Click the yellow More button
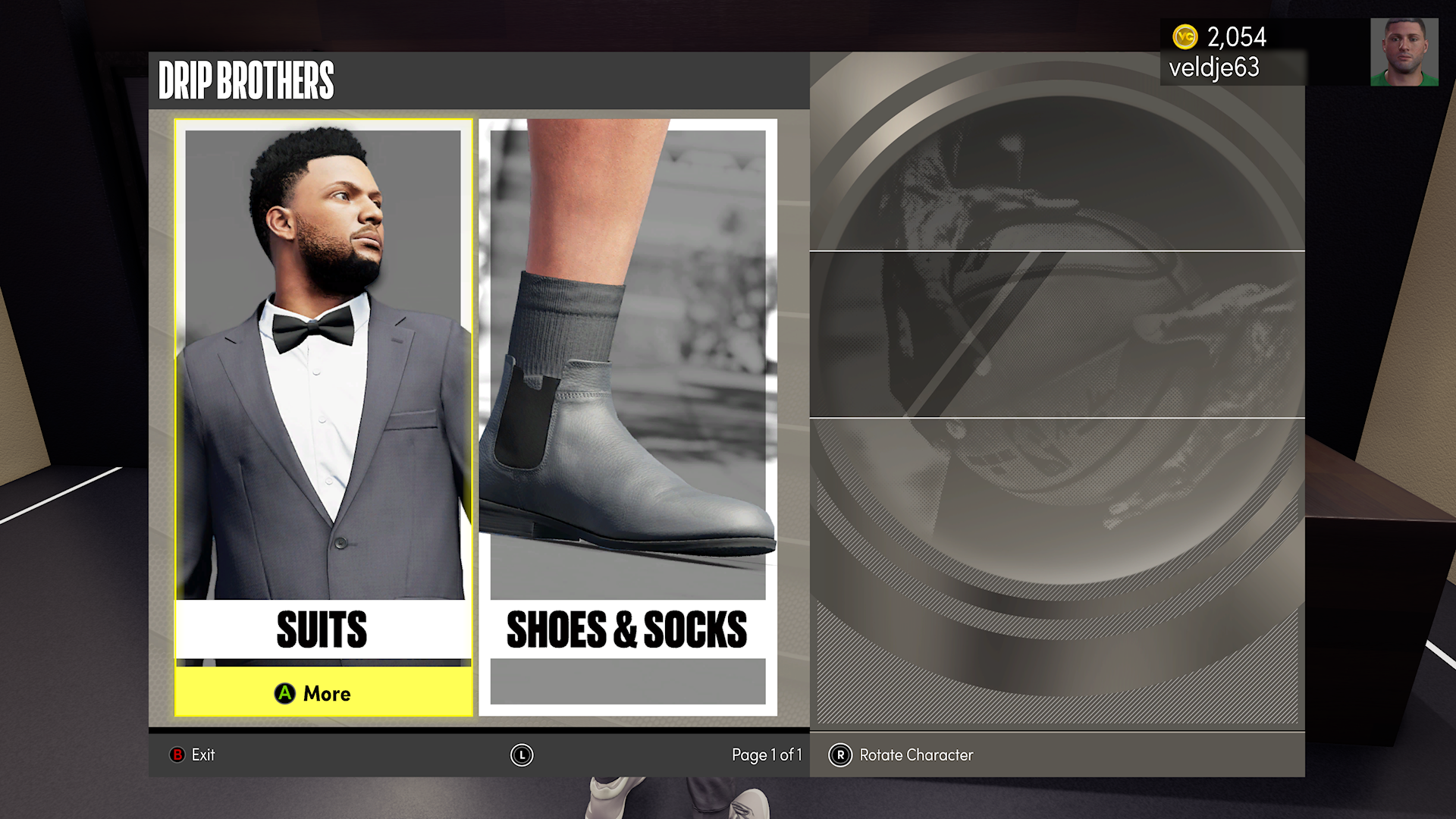Viewport: 1456px width, 819px height. 323,693
